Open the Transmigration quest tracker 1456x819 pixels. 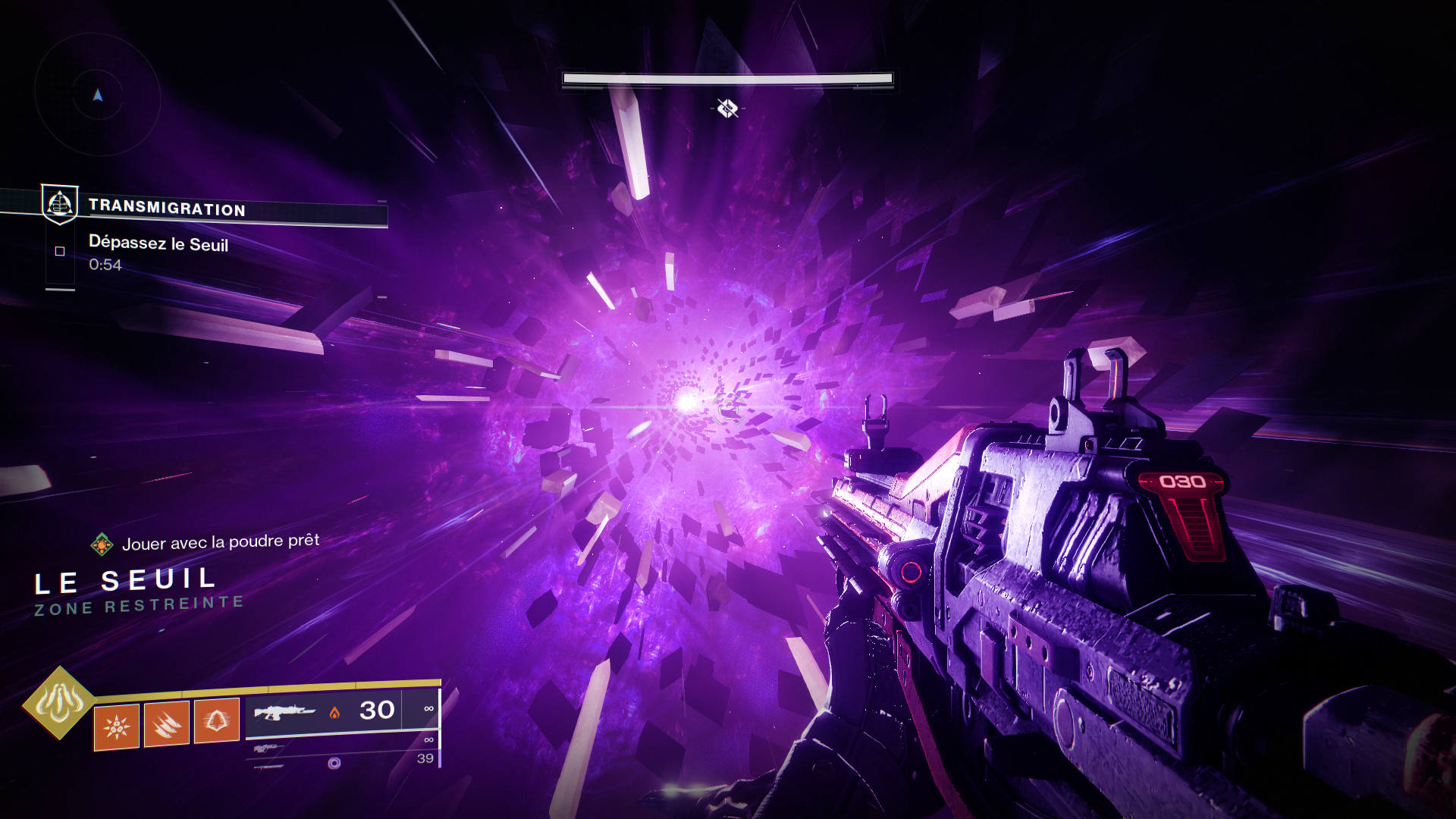[167, 208]
